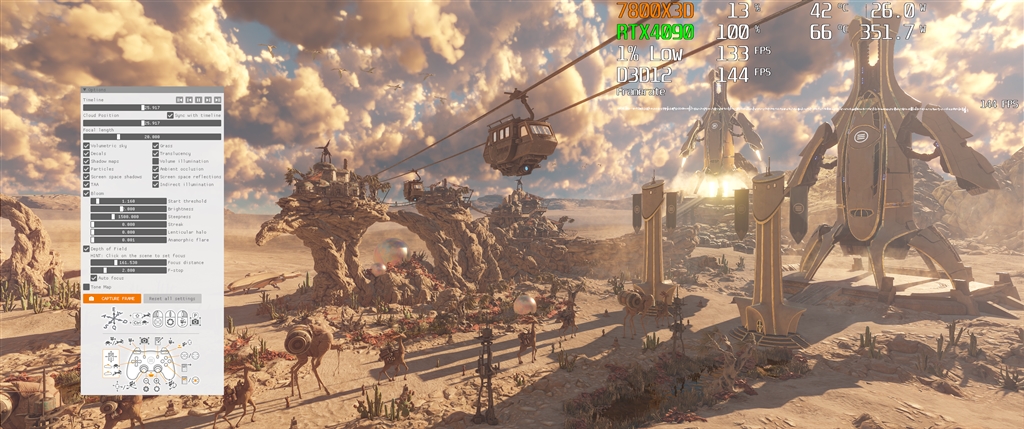Uncheck Sync with timeline
This screenshot has height=429, width=1024.
(x=170, y=116)
